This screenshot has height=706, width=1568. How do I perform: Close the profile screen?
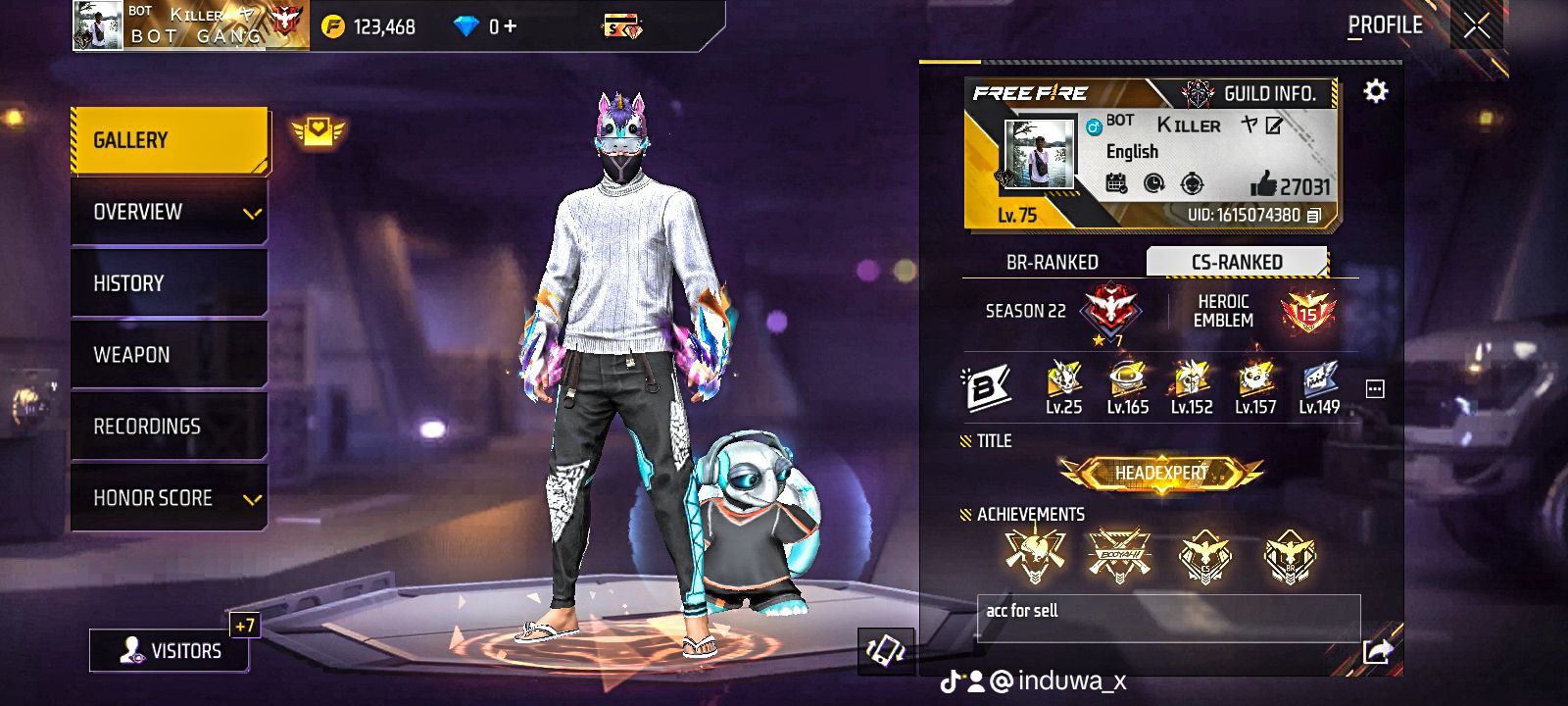click(1476, 26)
